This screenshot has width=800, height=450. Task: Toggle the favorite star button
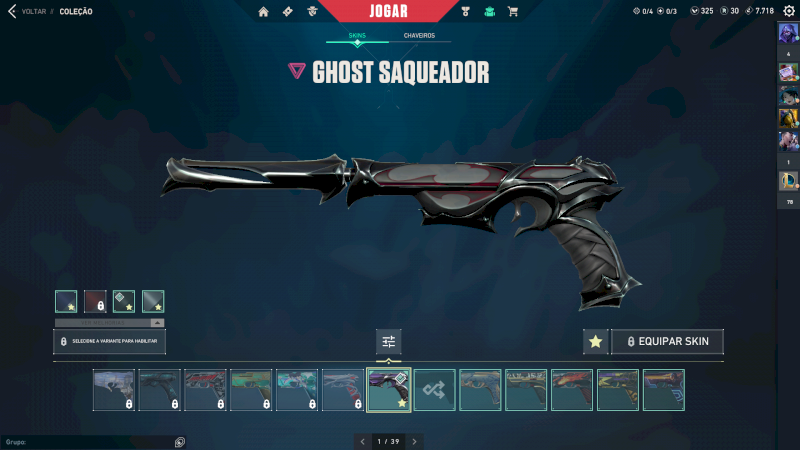595,342
